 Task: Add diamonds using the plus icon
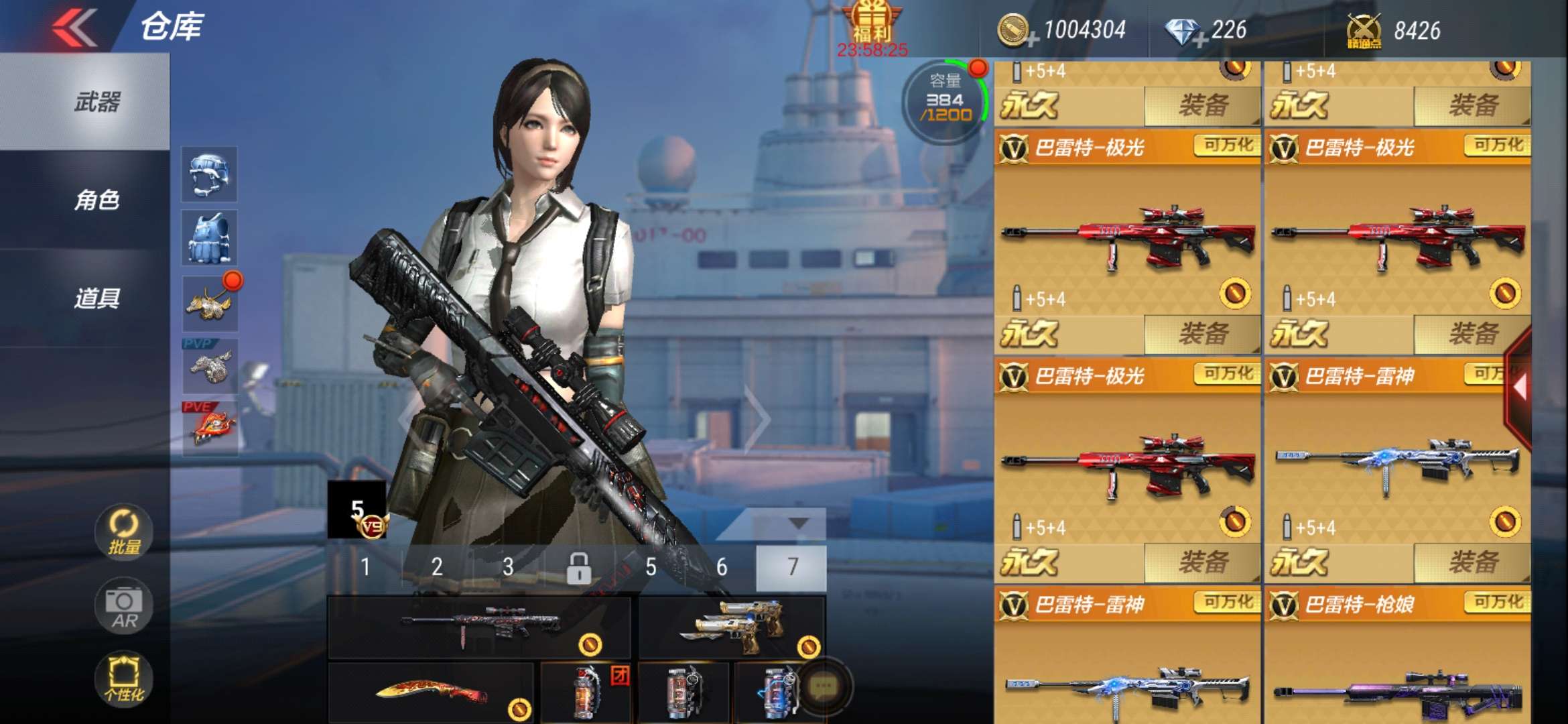(x=1200, y=40)
